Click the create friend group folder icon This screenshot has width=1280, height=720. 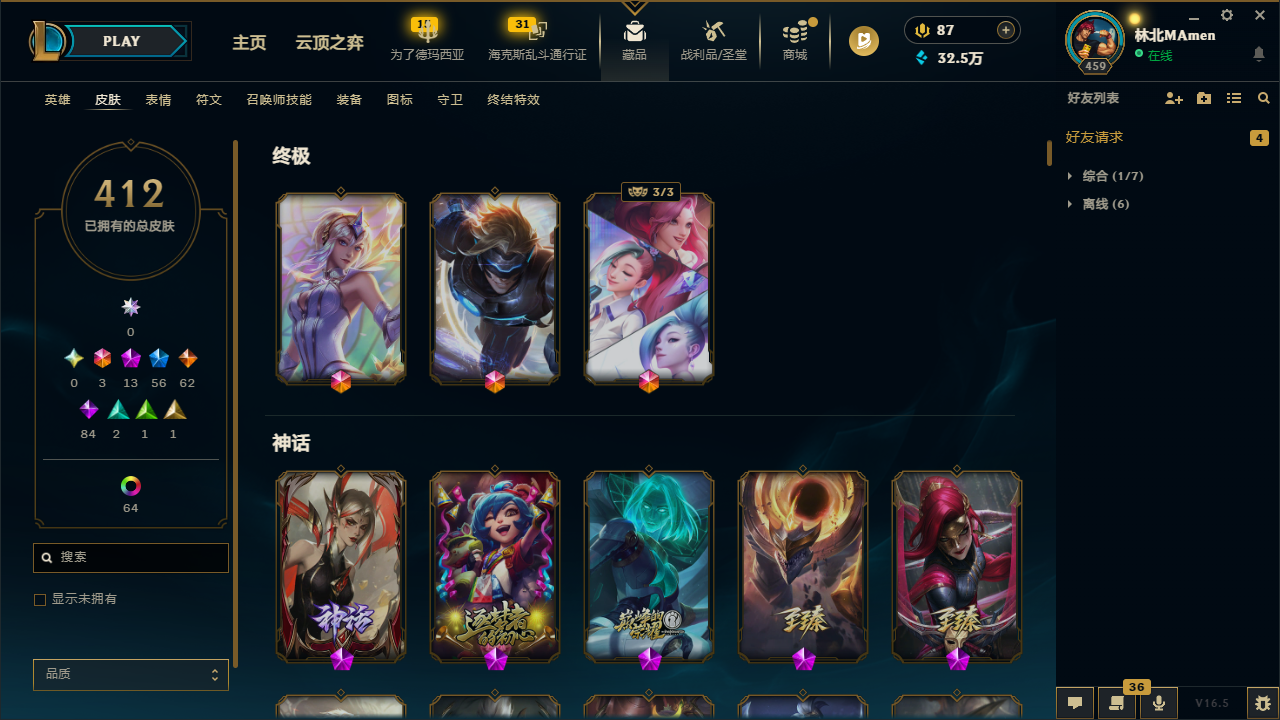tap(1204, 98)
